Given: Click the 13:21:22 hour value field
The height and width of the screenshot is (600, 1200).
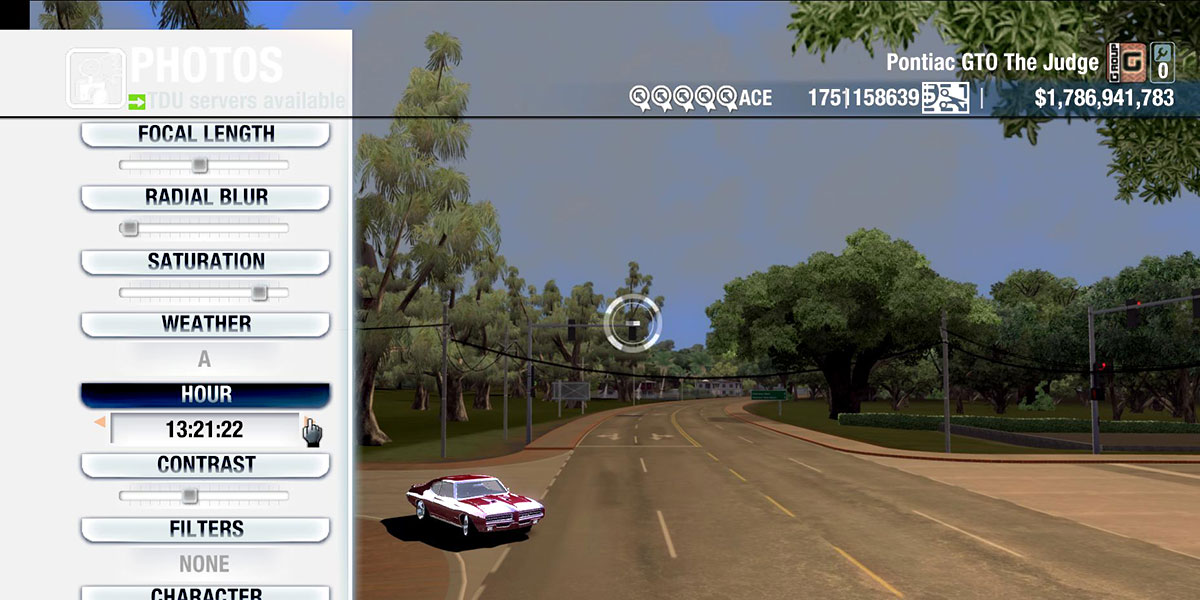Looking at the screenshot, I should point(204,430).
